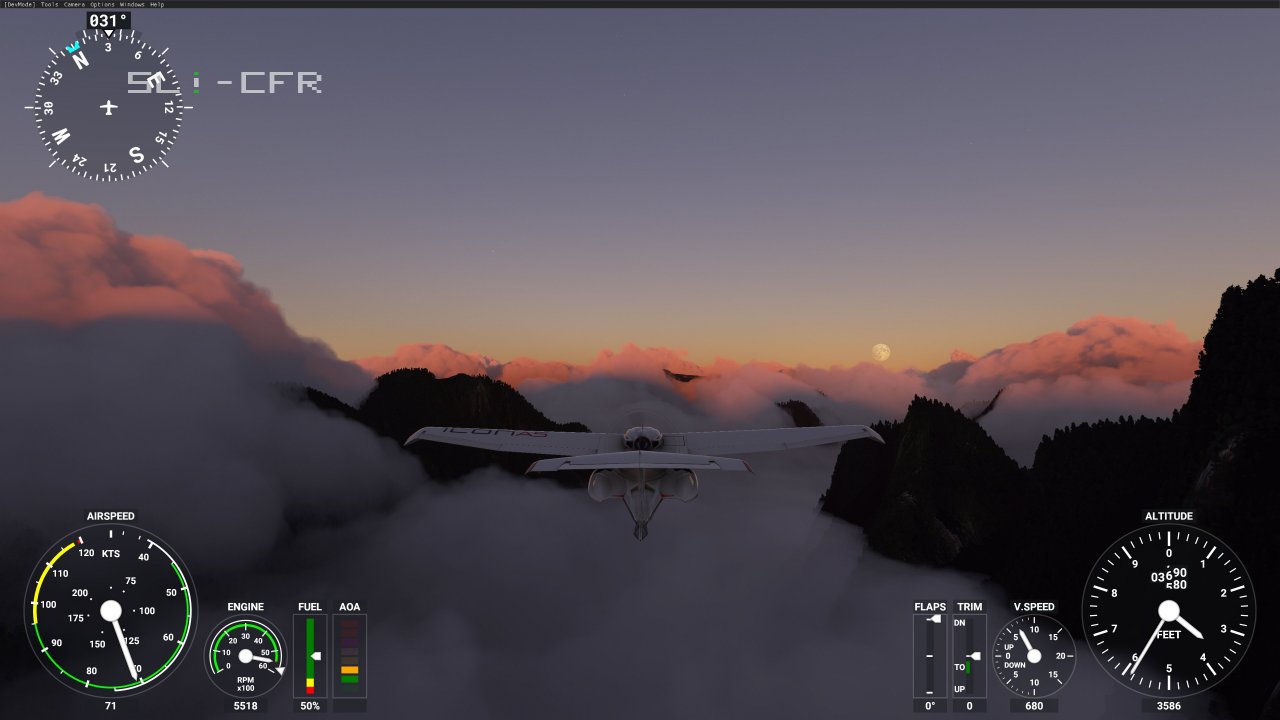Open the Camera menu
1280x720 pixels.
pyautogui.click(x=73, y=4)
